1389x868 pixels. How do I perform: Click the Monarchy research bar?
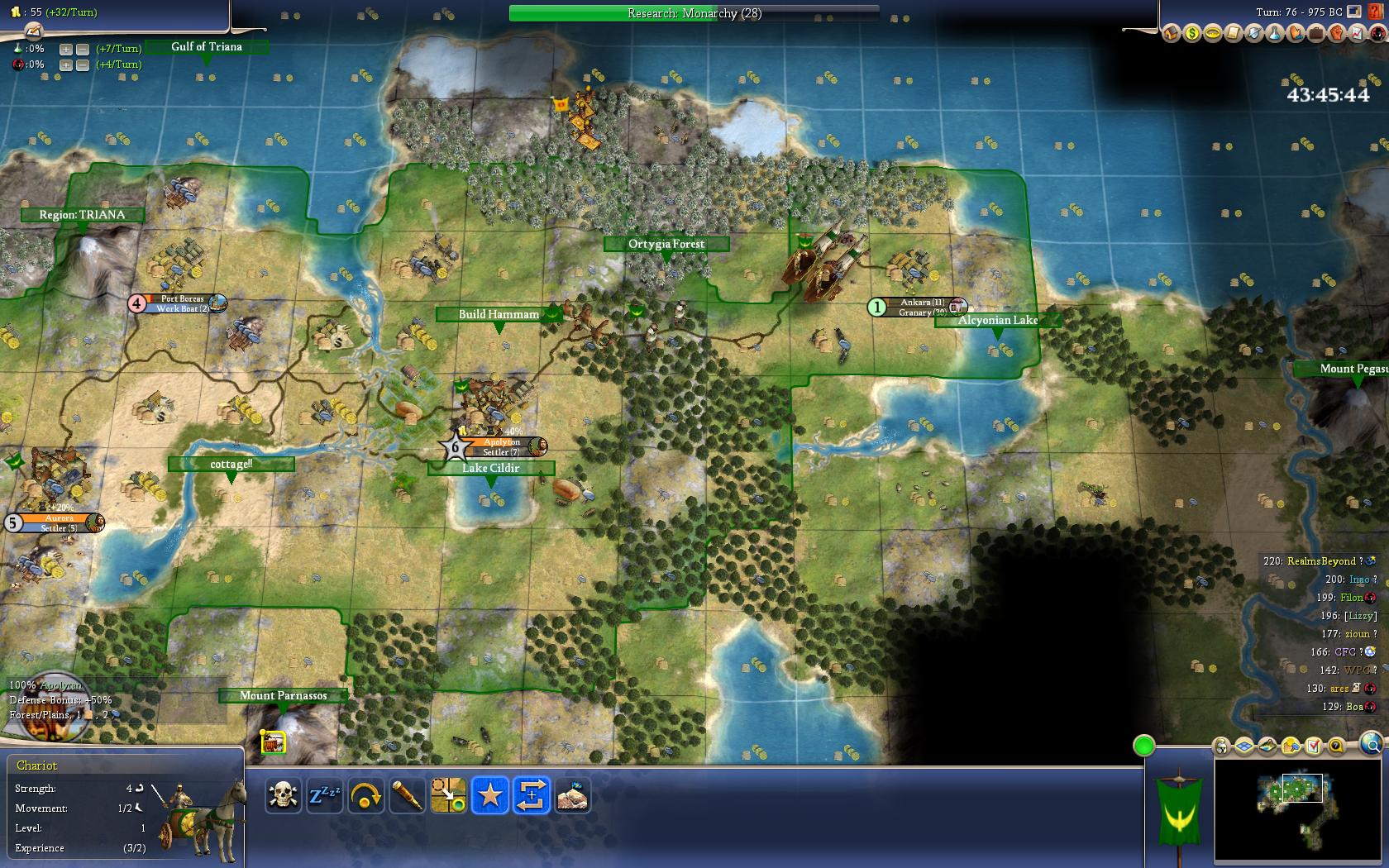tap(694, 13)
